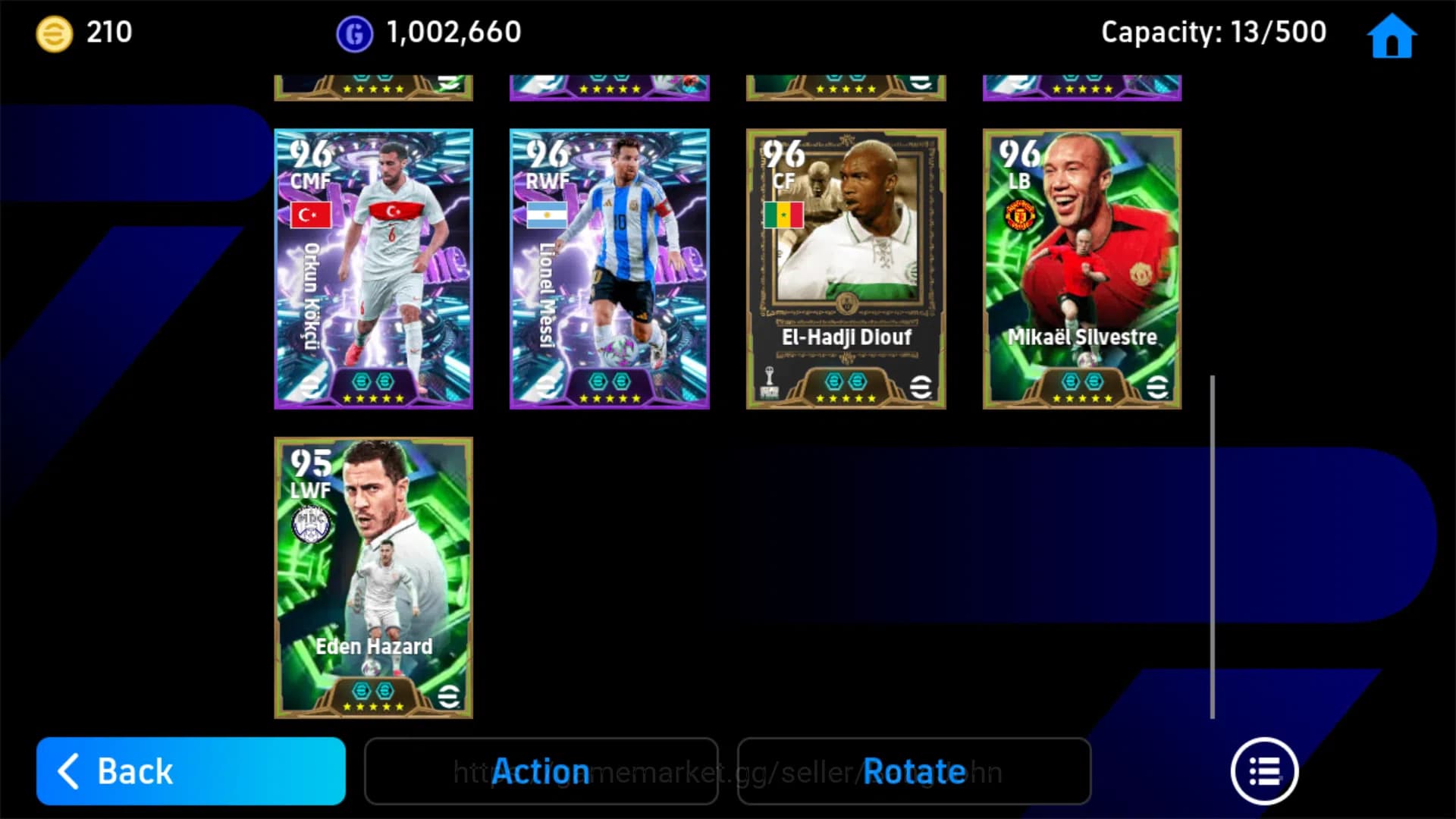Tap the Argentina flag on Messi's card
The image size is (1456, 819).
click(548, 215)
